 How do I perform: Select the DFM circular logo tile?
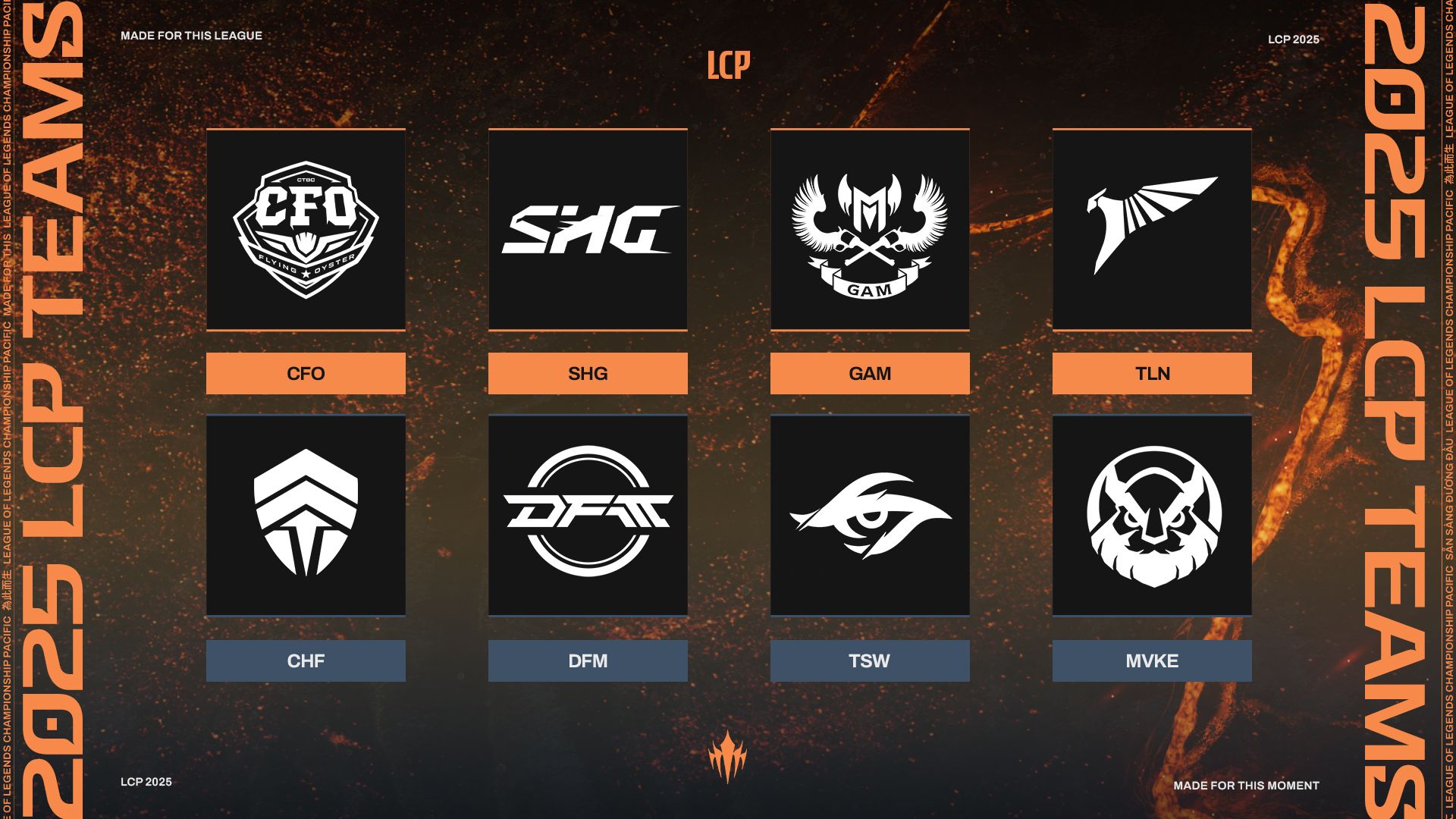pos(588,516)
